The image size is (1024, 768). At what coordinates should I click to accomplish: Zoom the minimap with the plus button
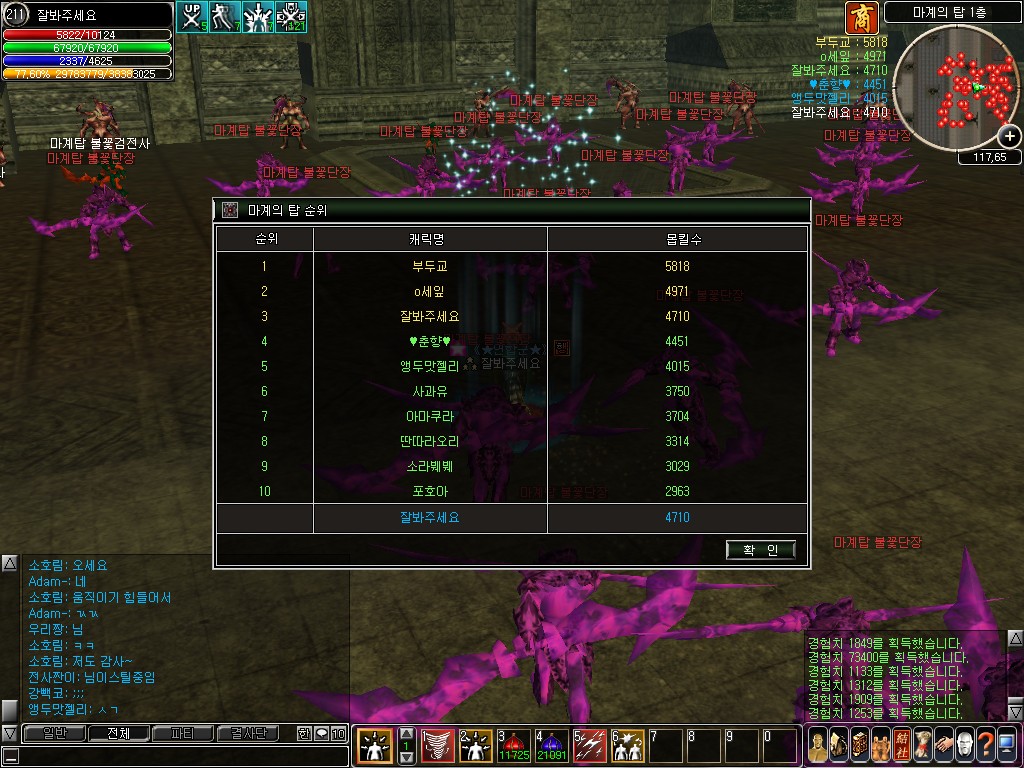point(1010,137)
